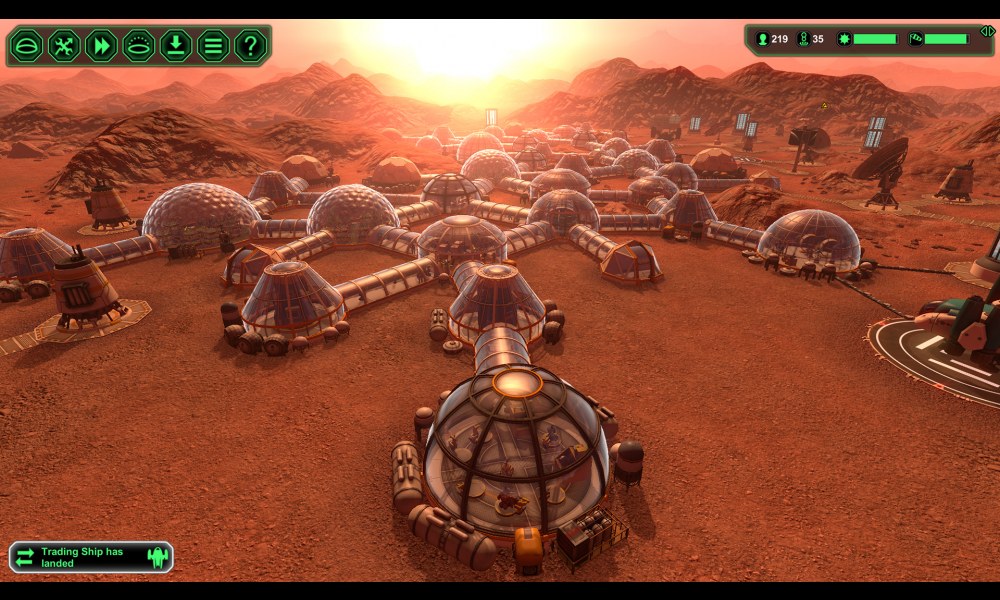1000x600 pixels.
Task: Expand the resource panel with the arrows
Action: tap(986, 31)
